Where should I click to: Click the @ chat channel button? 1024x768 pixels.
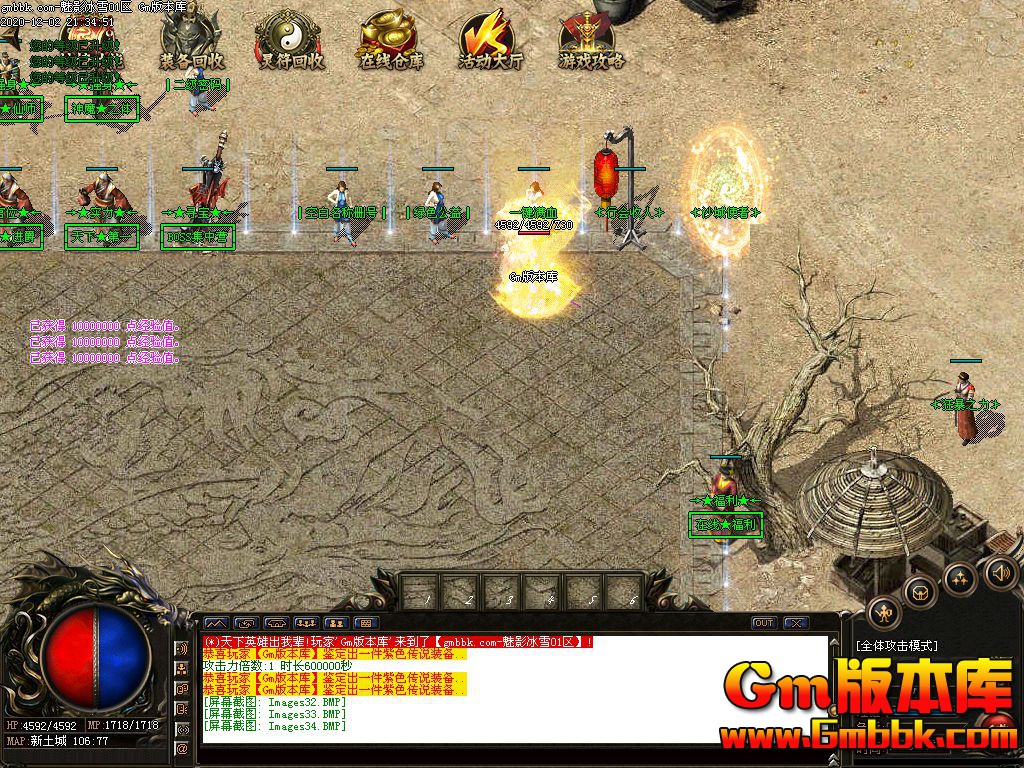[x=182, y=748]
